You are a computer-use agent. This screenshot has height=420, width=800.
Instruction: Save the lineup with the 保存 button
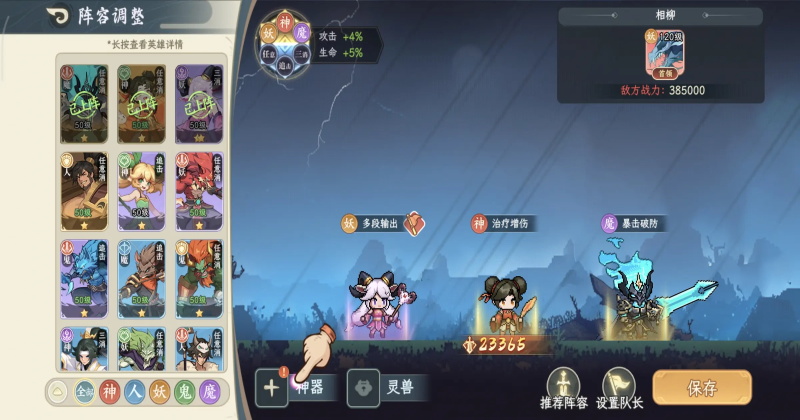tap(701, 388)
